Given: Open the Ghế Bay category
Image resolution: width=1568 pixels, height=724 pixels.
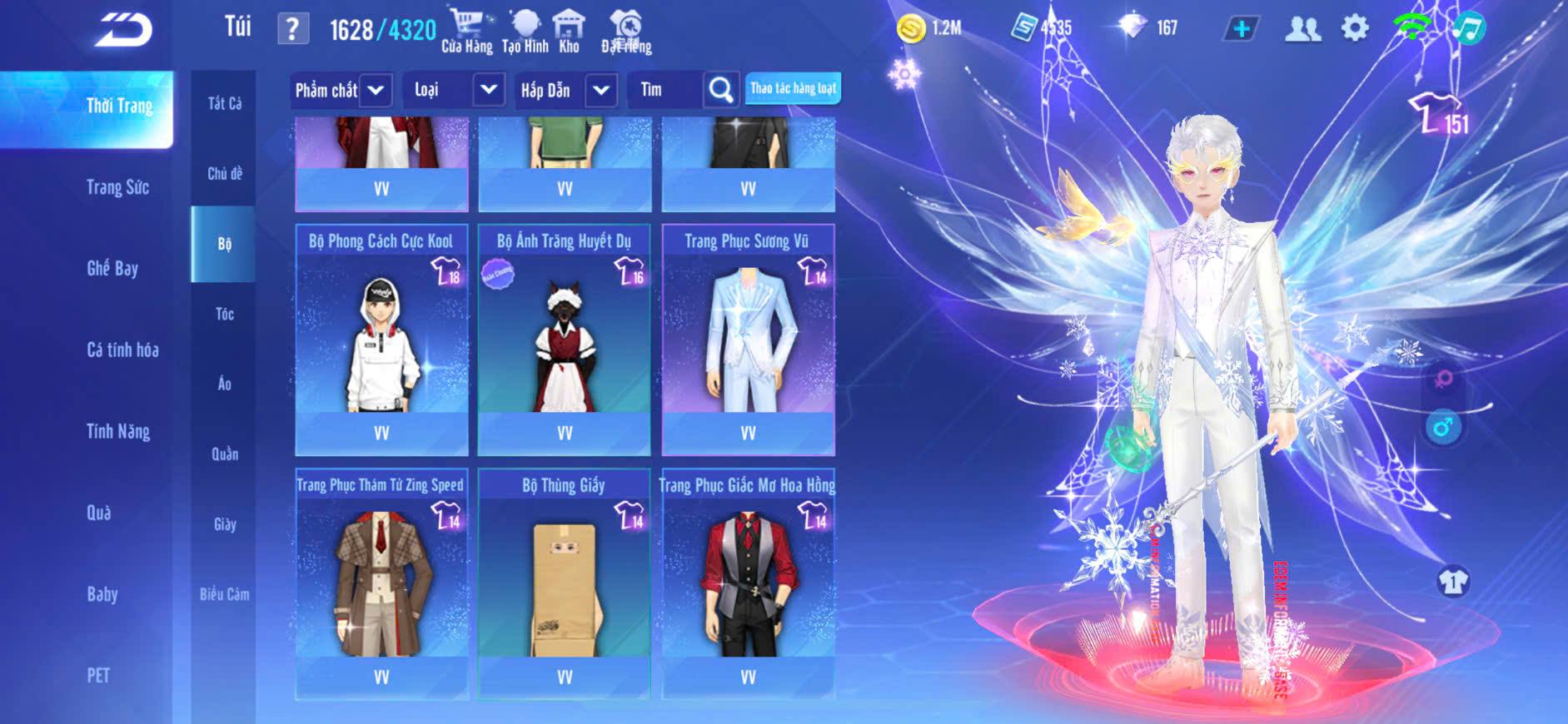Looking at the screenshot, I should pyautogui.click(x=112, y=269).
